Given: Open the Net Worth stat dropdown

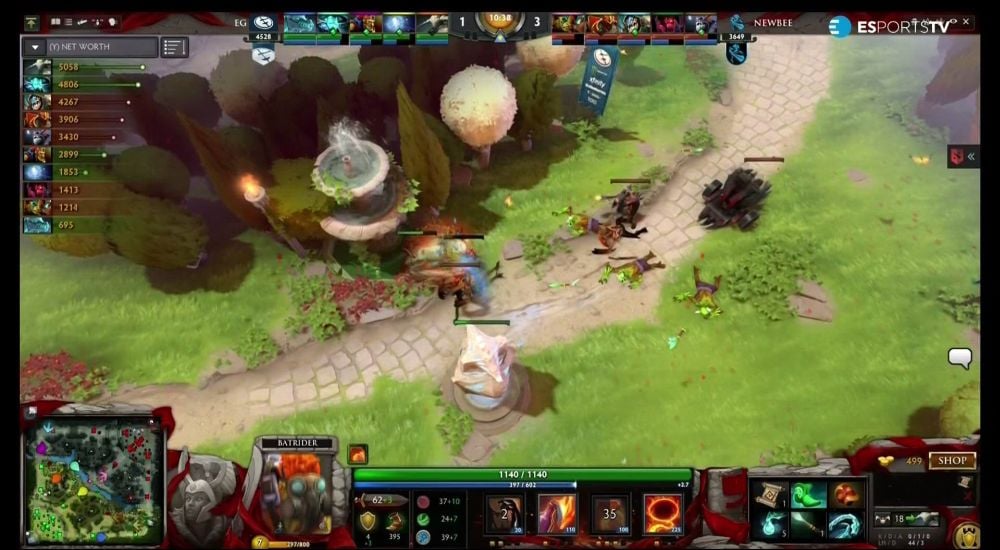Looking at the screenshot, I should pyautogui.click(x=34, y=47).
